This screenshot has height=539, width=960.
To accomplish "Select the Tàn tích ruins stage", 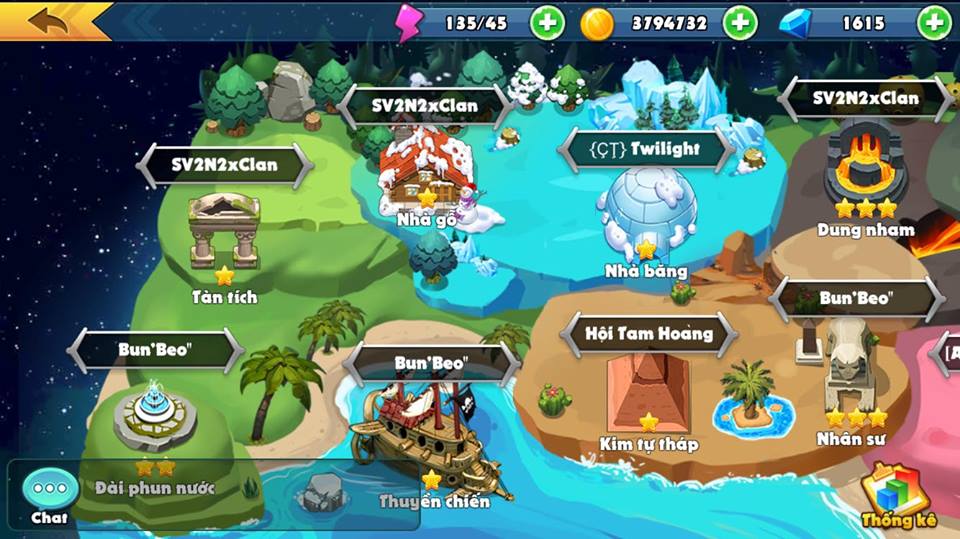I will coord(225,230).
